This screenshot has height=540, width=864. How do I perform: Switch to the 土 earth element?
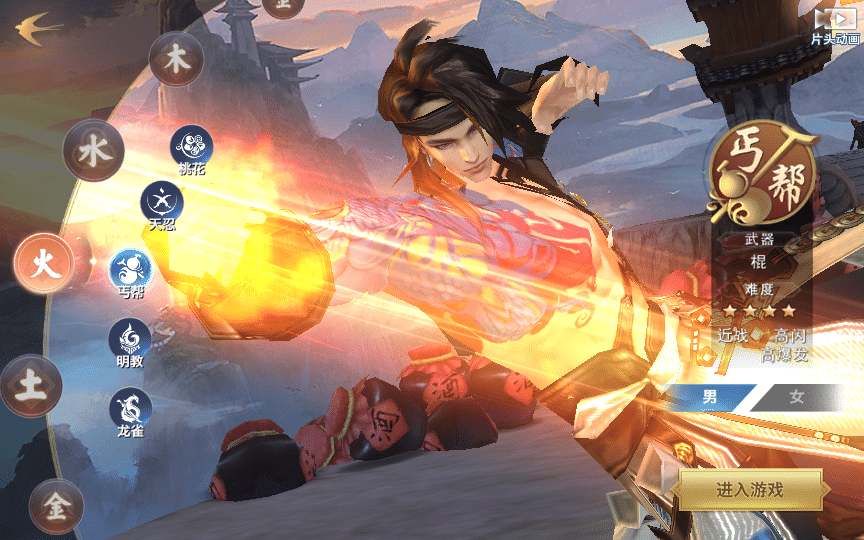(31, 386)
